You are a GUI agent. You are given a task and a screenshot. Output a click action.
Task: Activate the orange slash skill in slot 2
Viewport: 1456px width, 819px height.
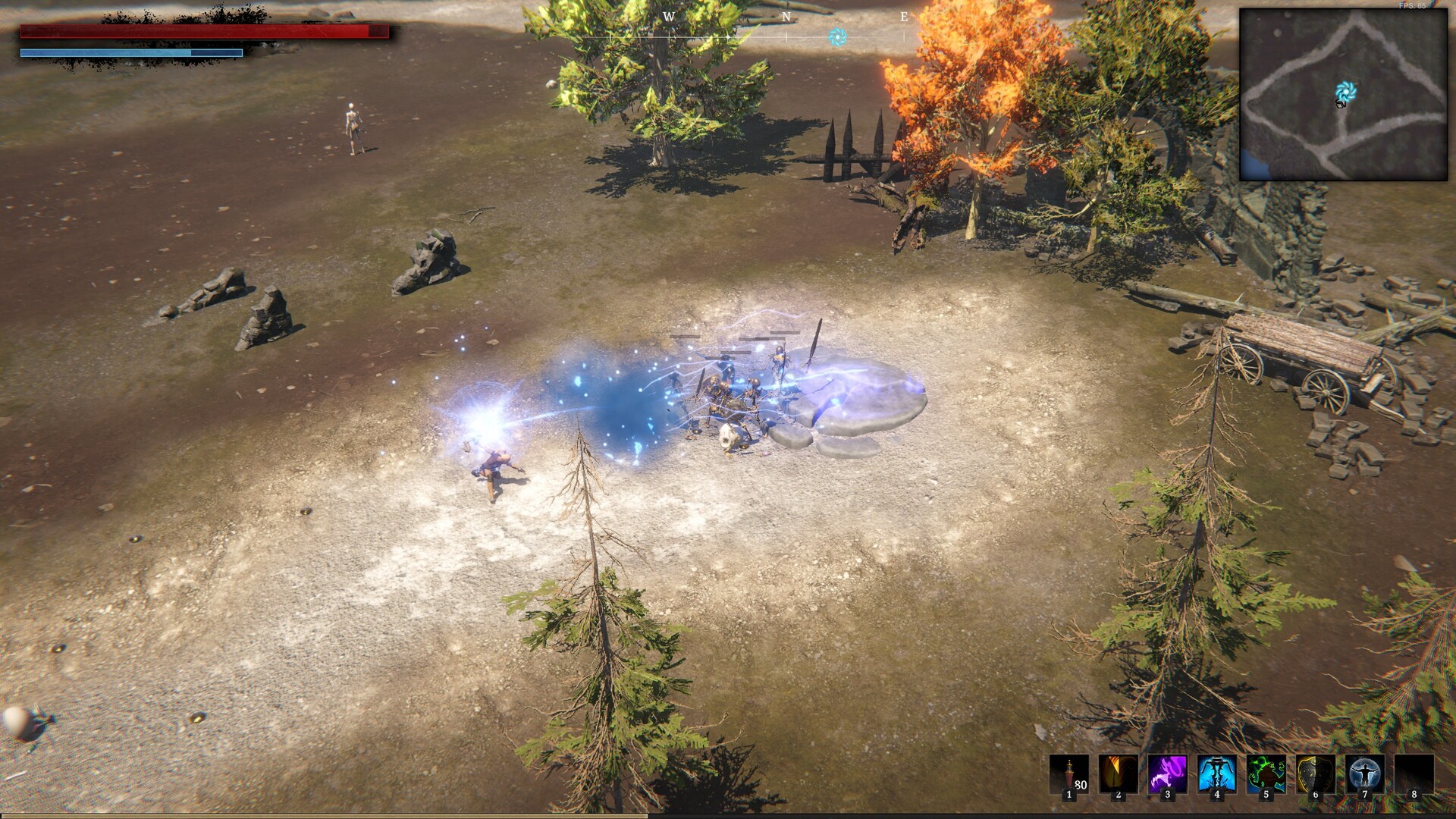[1118, 774]
